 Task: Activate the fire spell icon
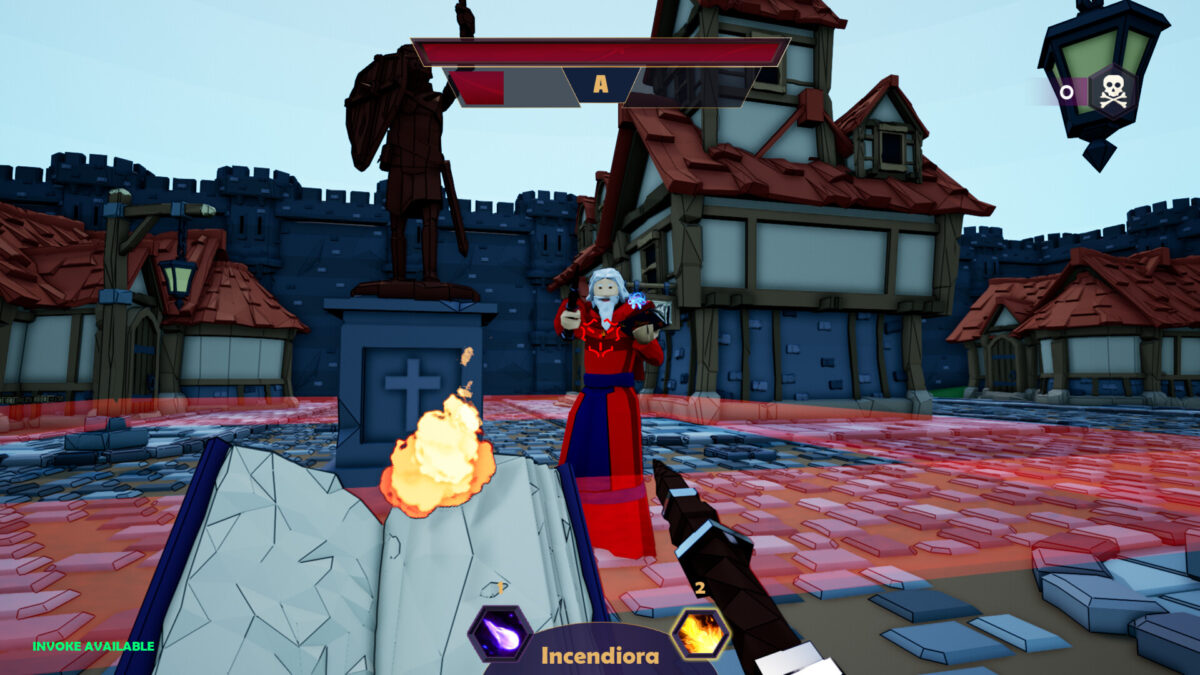coord(700,633)
